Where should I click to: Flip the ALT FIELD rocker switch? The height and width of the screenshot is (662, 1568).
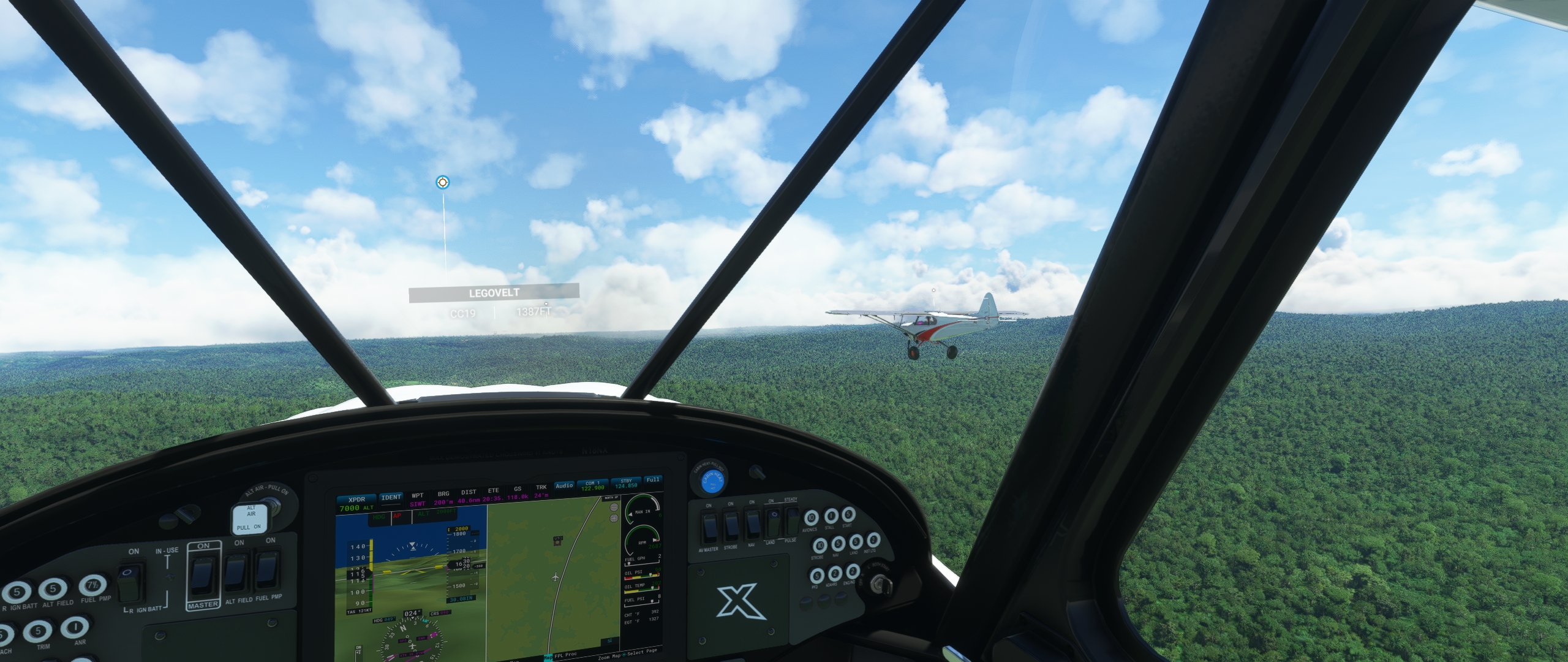(x=235, y=571)
